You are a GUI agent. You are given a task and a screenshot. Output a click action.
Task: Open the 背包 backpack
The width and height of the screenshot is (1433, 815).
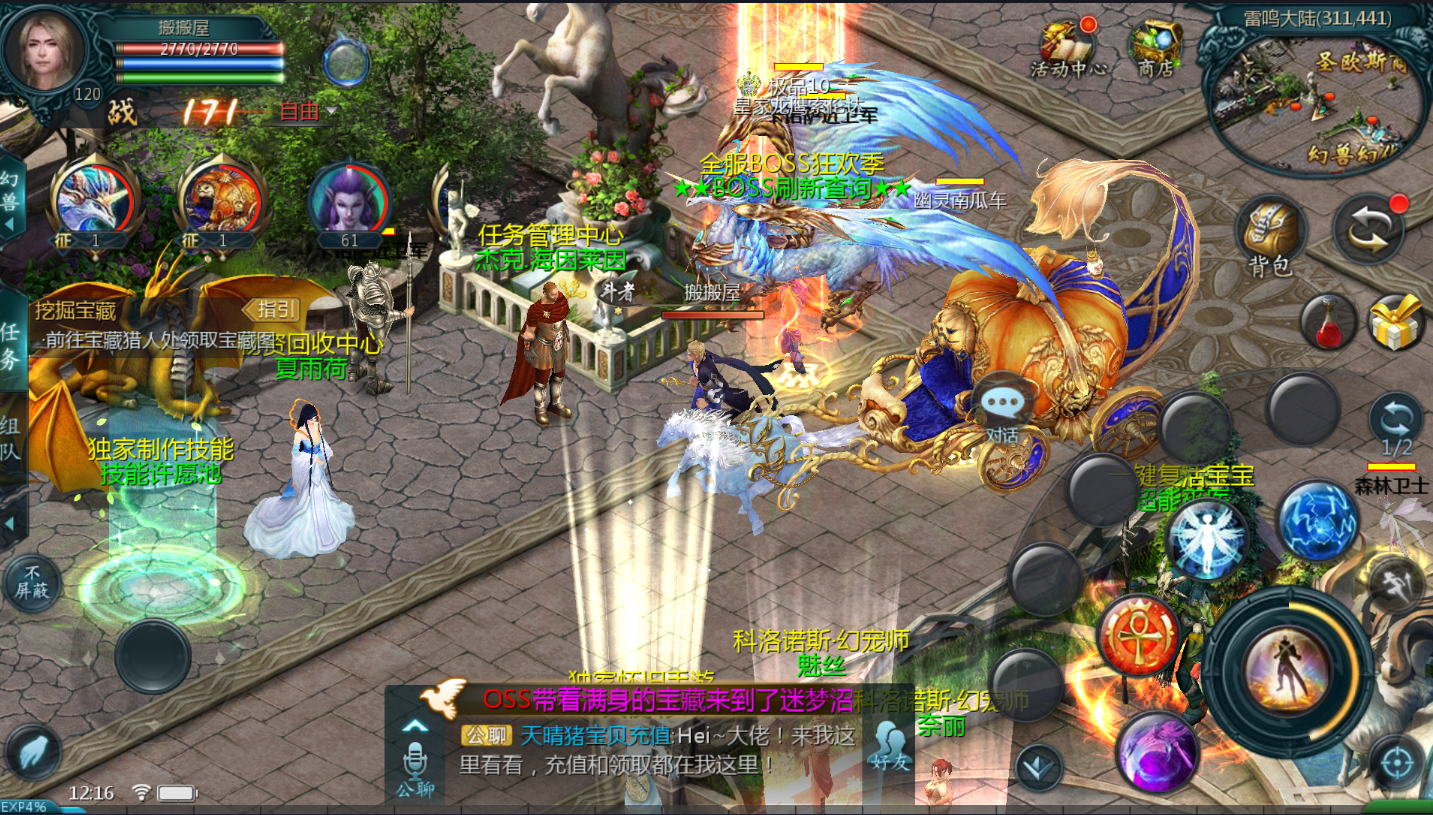coord(1270,237)
